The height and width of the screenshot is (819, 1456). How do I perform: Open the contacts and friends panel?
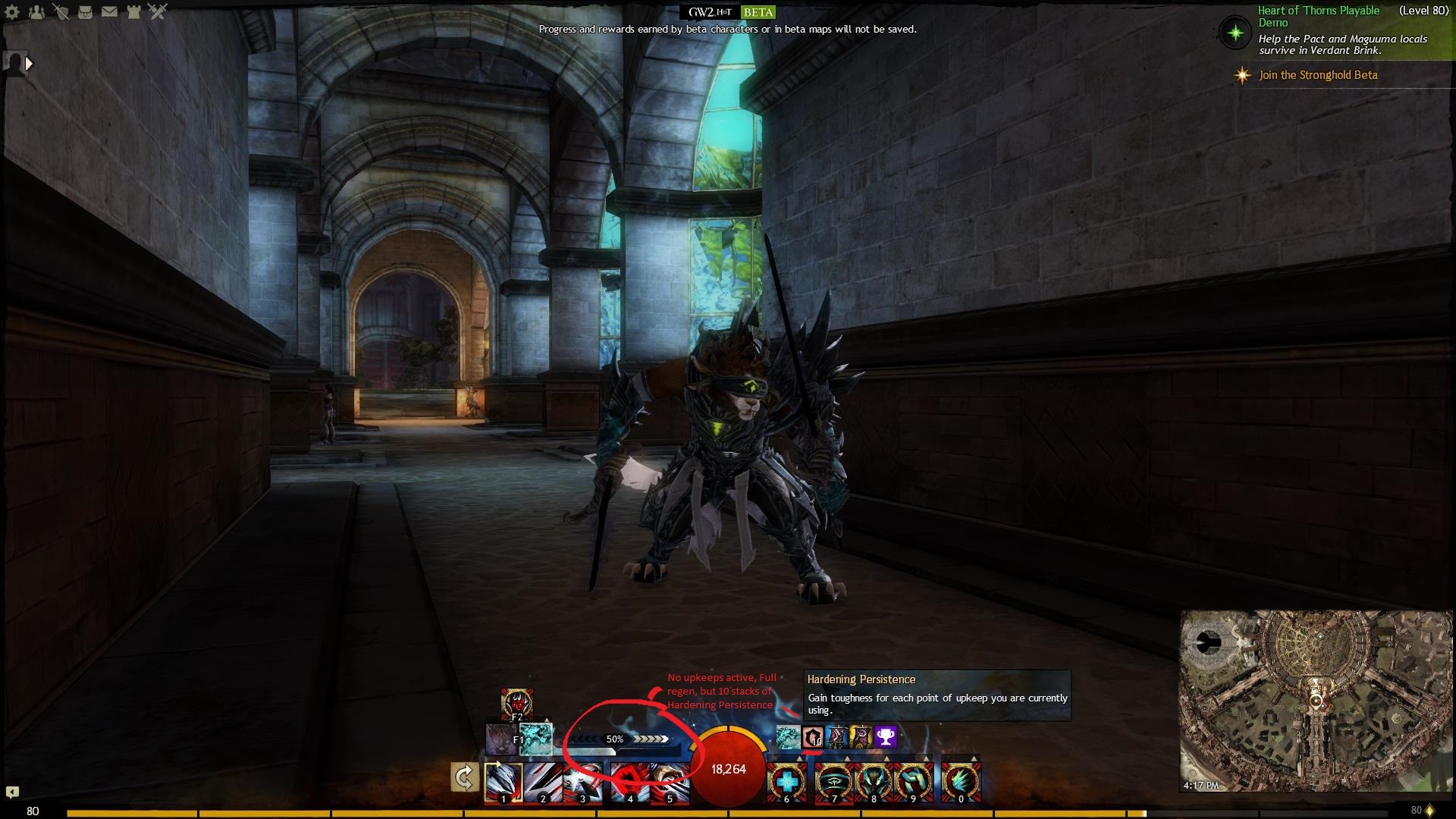[36, 12]
